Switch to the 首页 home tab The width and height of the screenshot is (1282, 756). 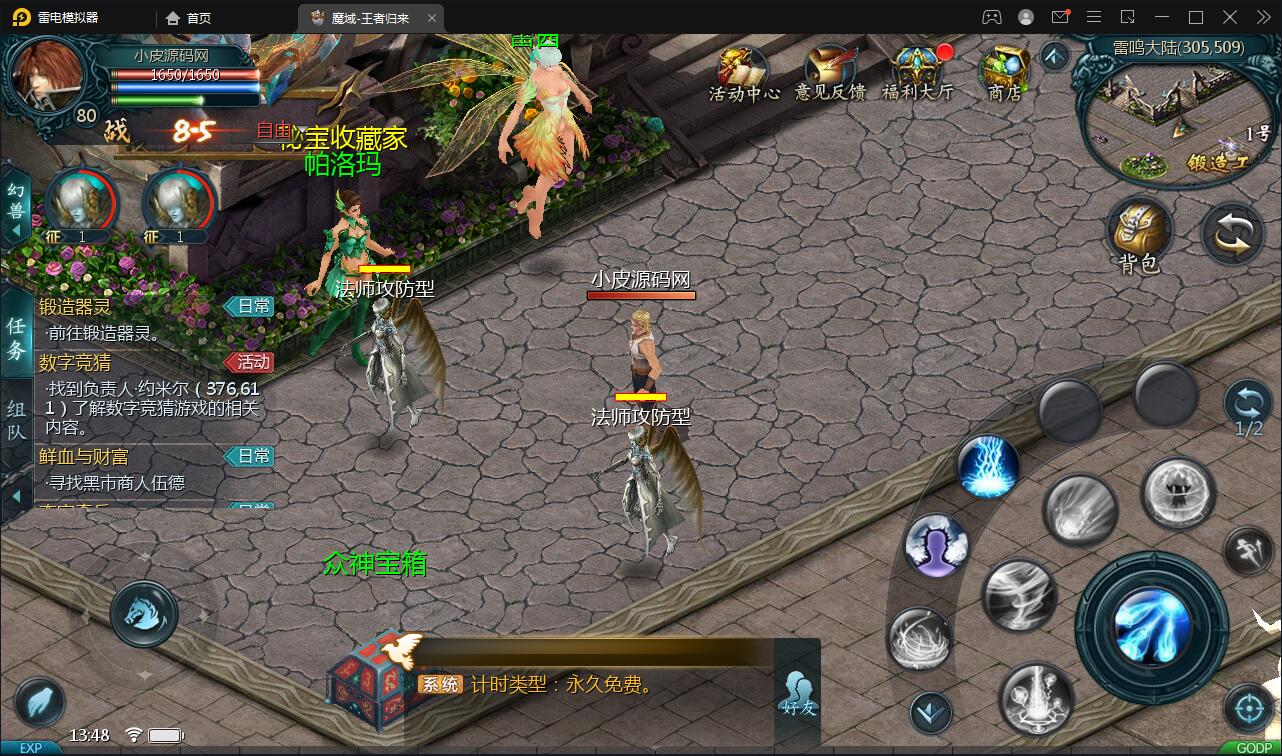point(189,18)
